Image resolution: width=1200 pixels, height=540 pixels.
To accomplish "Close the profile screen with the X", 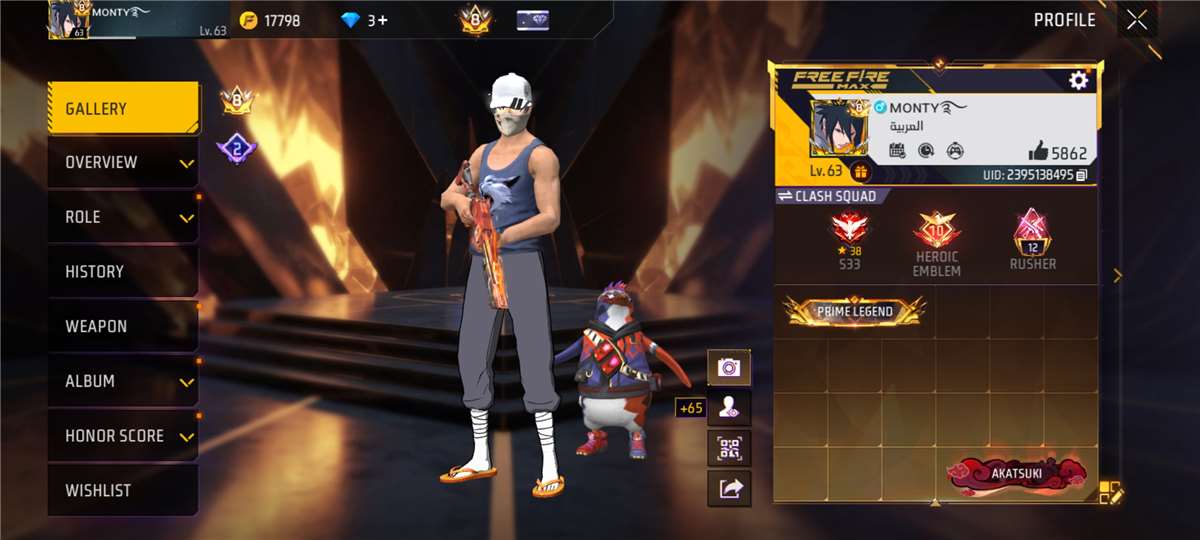I will 1136,20.
